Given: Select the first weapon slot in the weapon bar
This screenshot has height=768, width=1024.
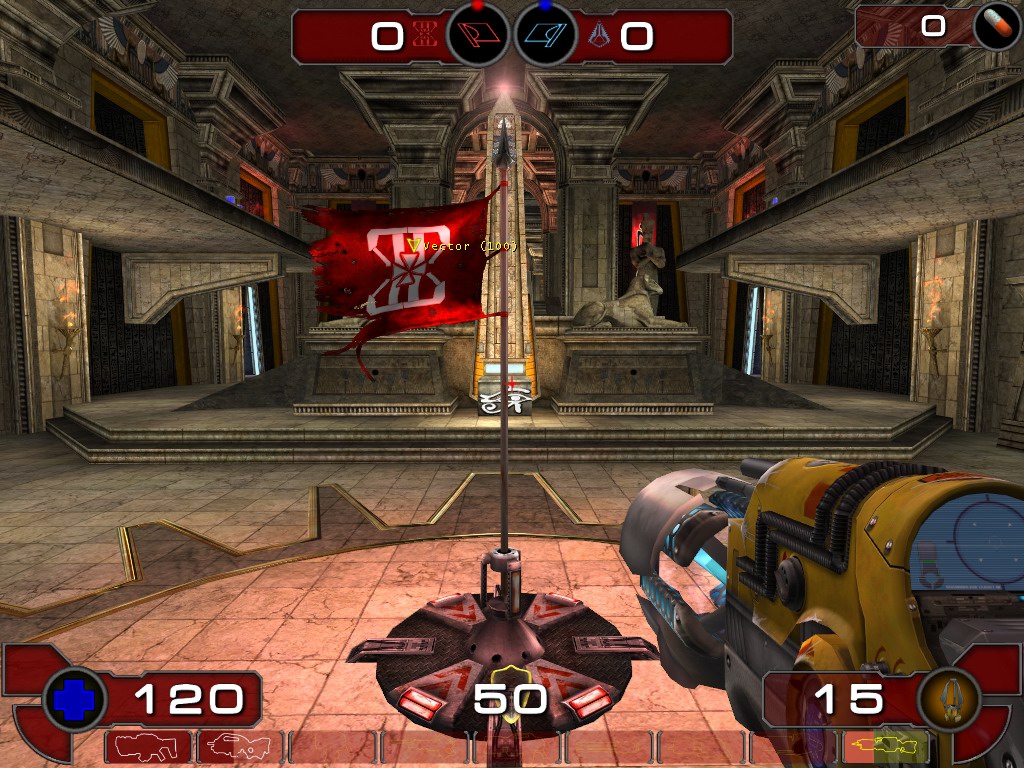Looking at the screenshot, I should [147, 746].
